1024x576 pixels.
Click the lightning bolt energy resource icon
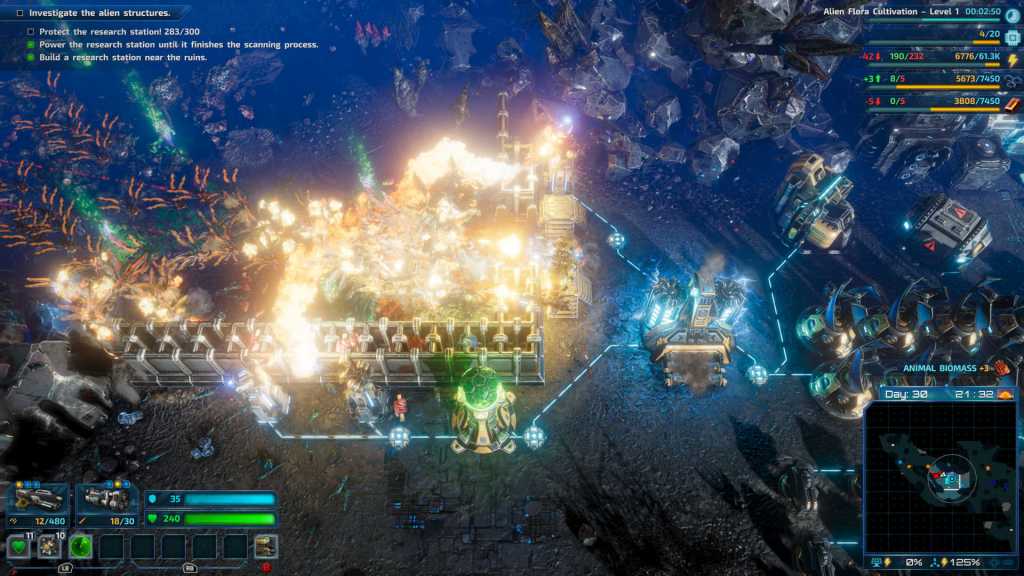(1012, 61)
